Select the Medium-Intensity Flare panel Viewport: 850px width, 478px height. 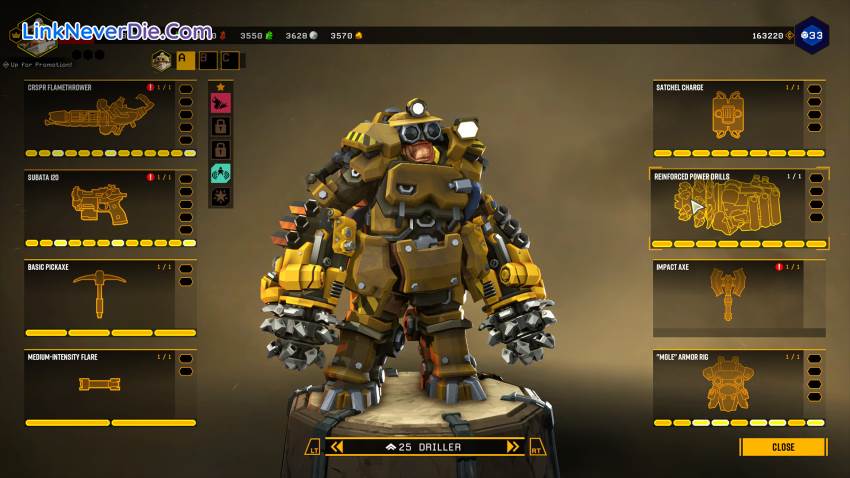point(100,386)
